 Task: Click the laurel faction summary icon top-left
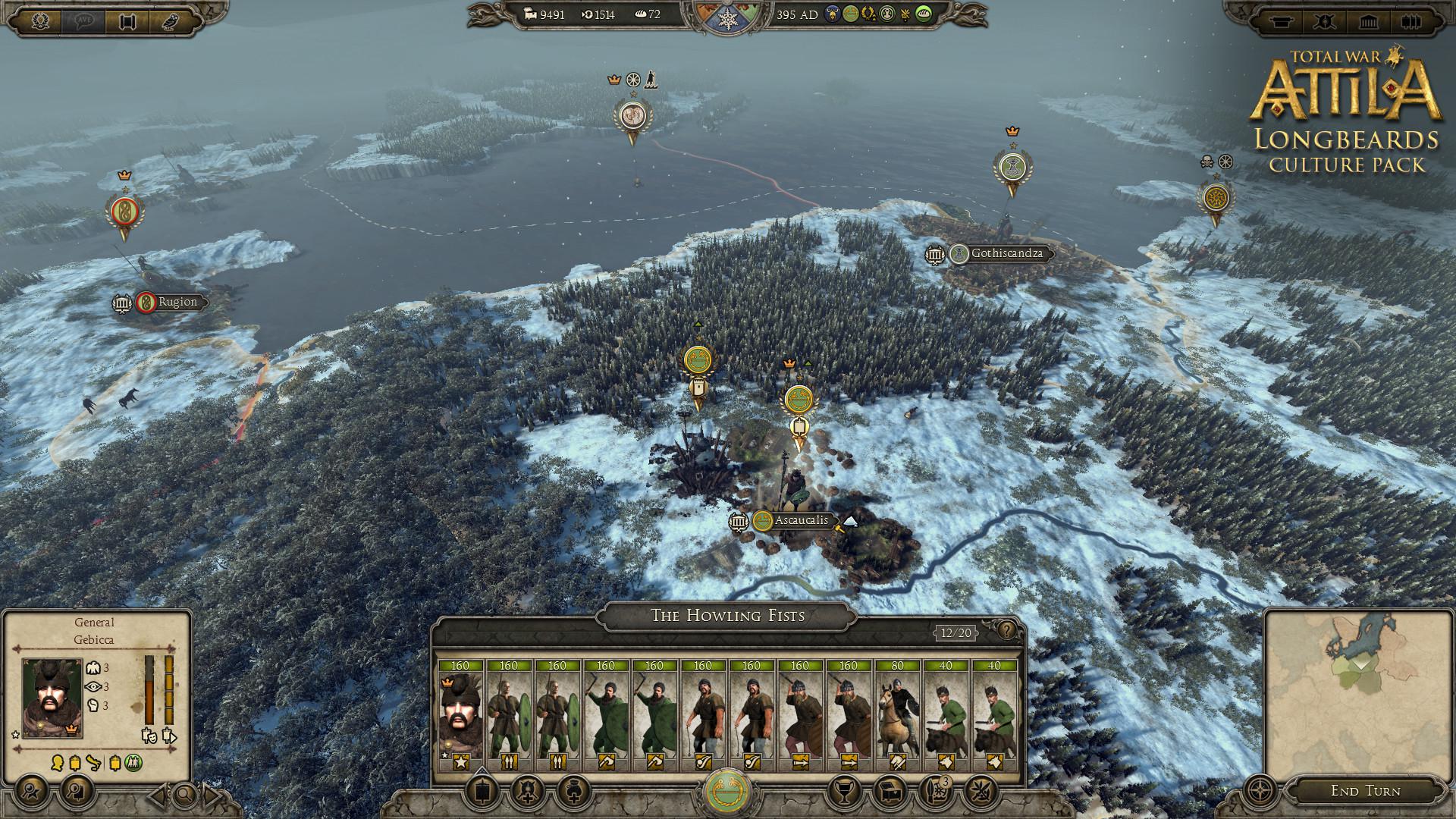click(40, 20)
